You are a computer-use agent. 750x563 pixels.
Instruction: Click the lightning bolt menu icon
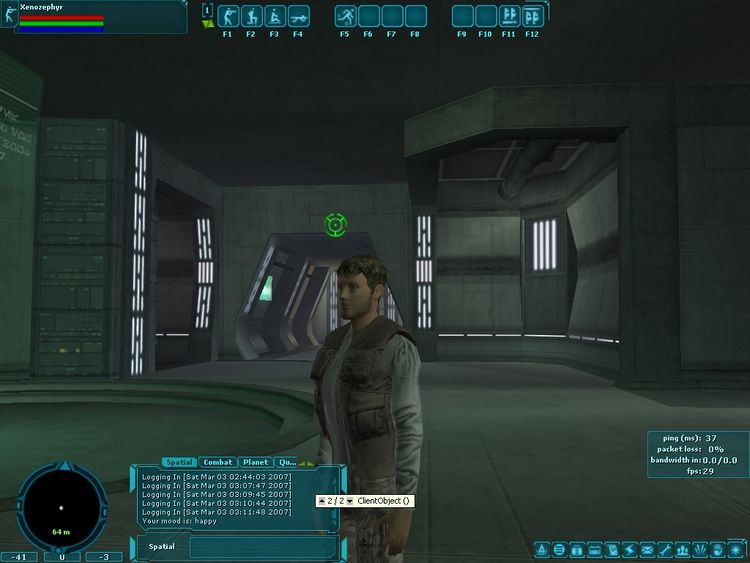point(630,550)
